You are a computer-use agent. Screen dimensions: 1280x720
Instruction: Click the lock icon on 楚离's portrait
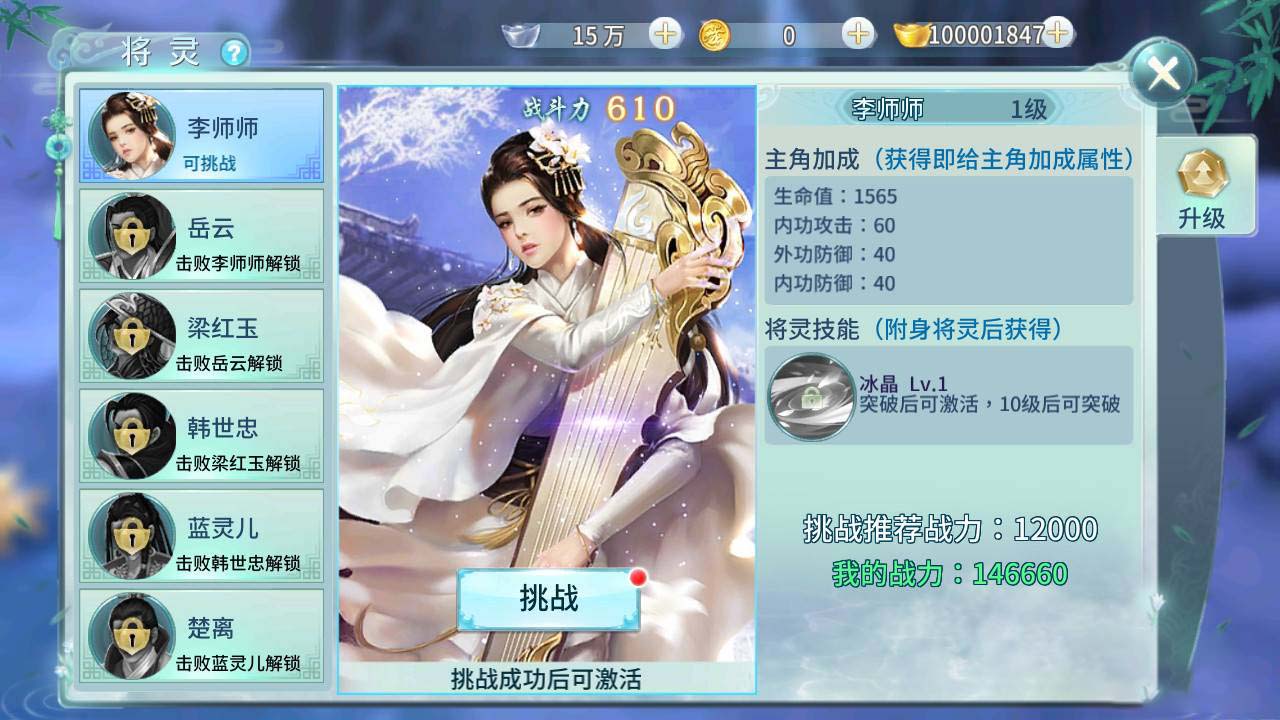(131, 634)
